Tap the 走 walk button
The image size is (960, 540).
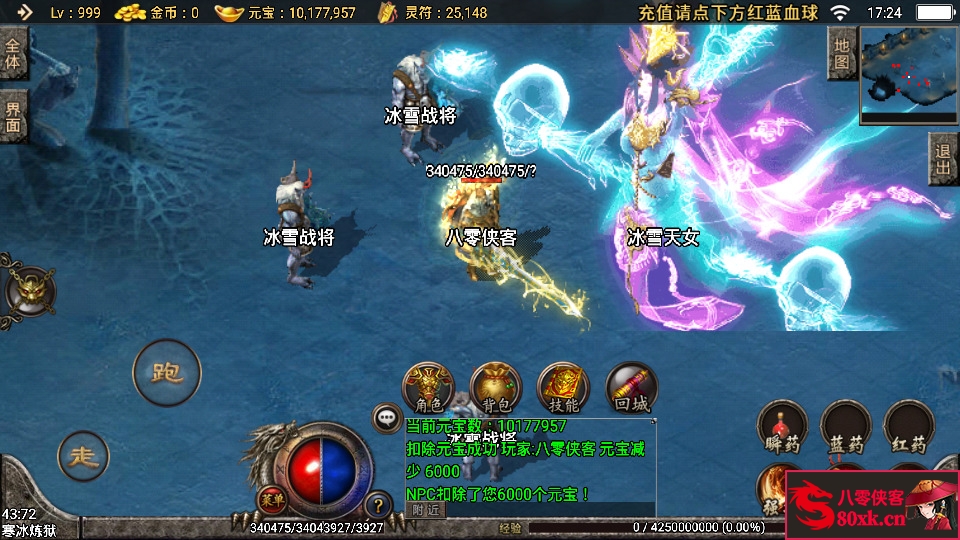tap(83, 456)
